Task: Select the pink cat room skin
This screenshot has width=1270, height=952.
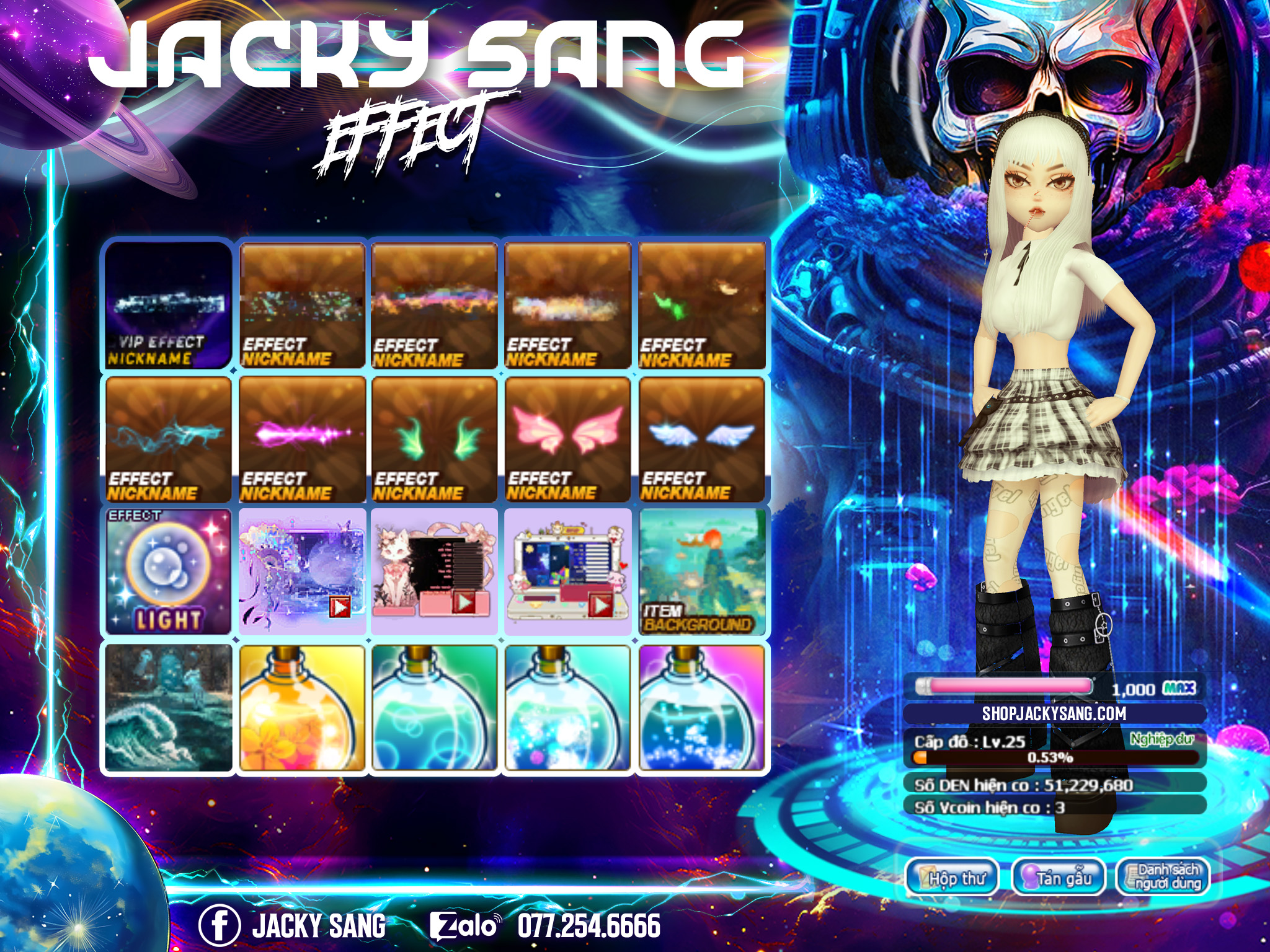Action: tap(434, 571)
